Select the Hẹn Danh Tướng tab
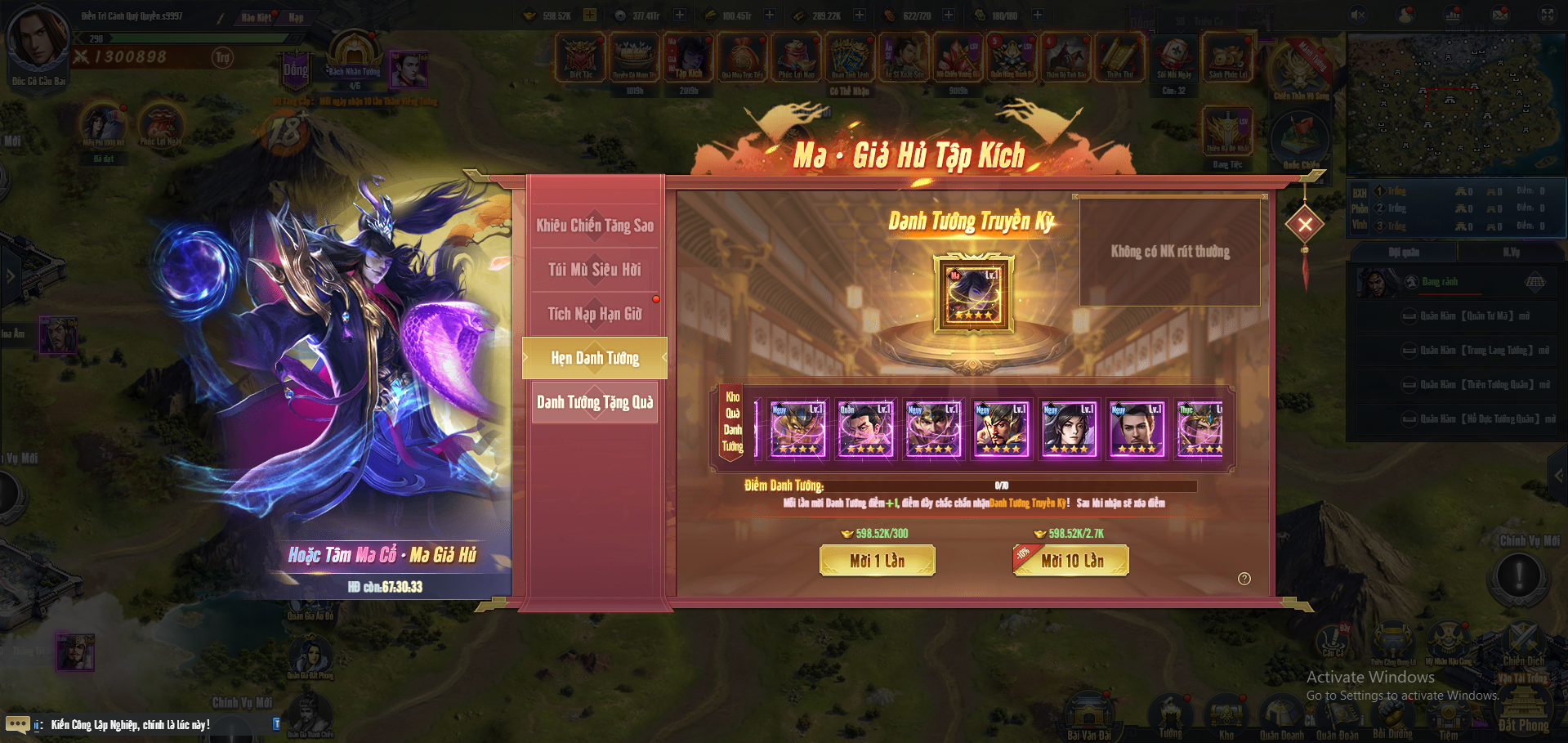Image resolution: width=1568 pixels, height=743 pixels. click(595, 358)
